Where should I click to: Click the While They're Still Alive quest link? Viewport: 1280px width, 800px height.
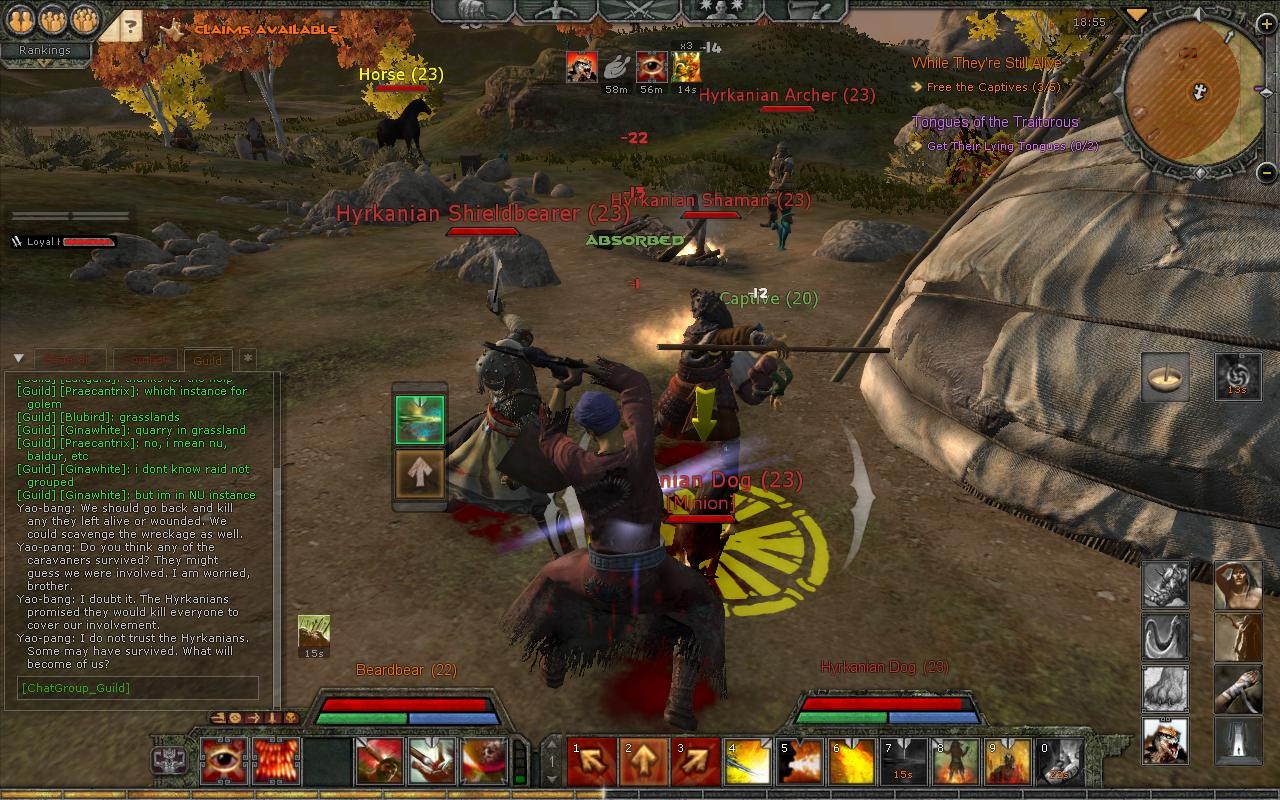[x=985, y=61]
